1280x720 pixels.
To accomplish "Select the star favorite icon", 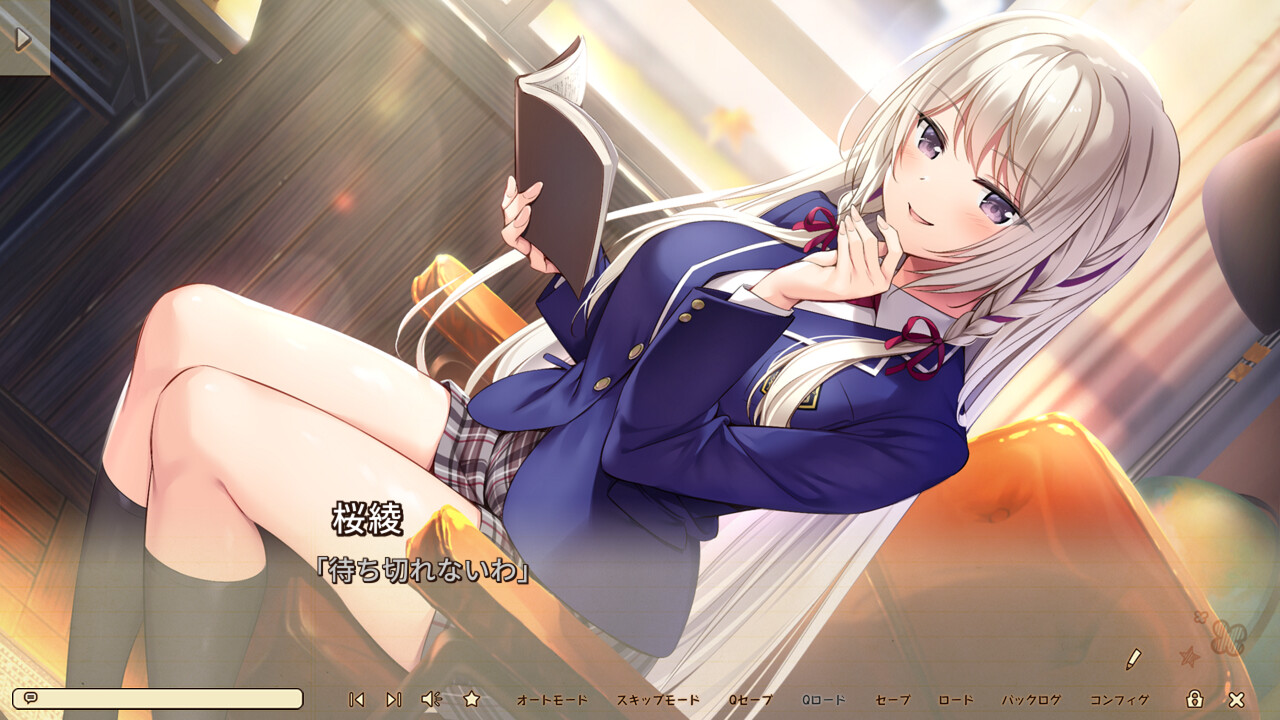I will [471, 700].
